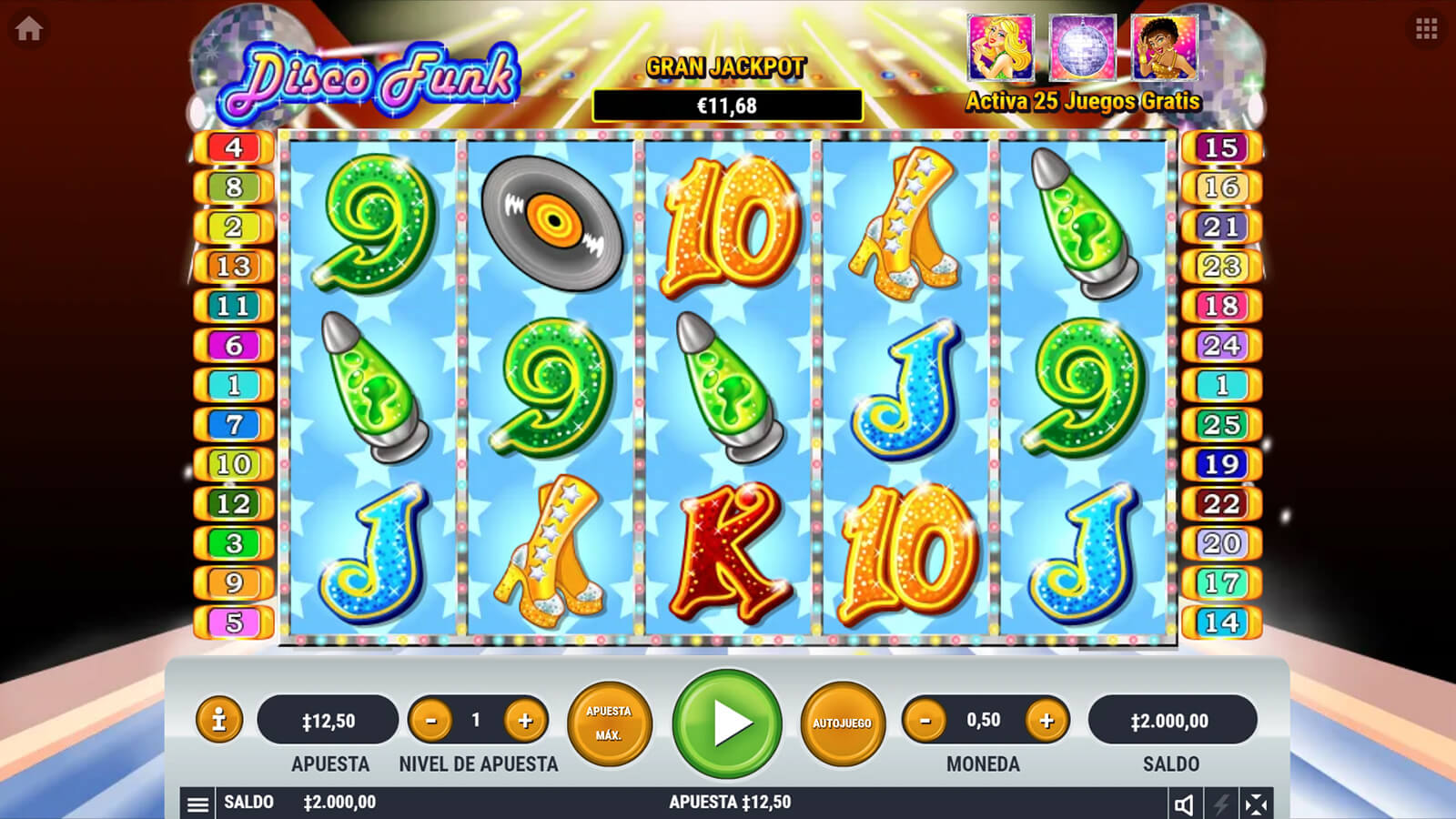Select payline number 15 marker
This screenshot has width=1456, height=819.
pos(1221,147)
